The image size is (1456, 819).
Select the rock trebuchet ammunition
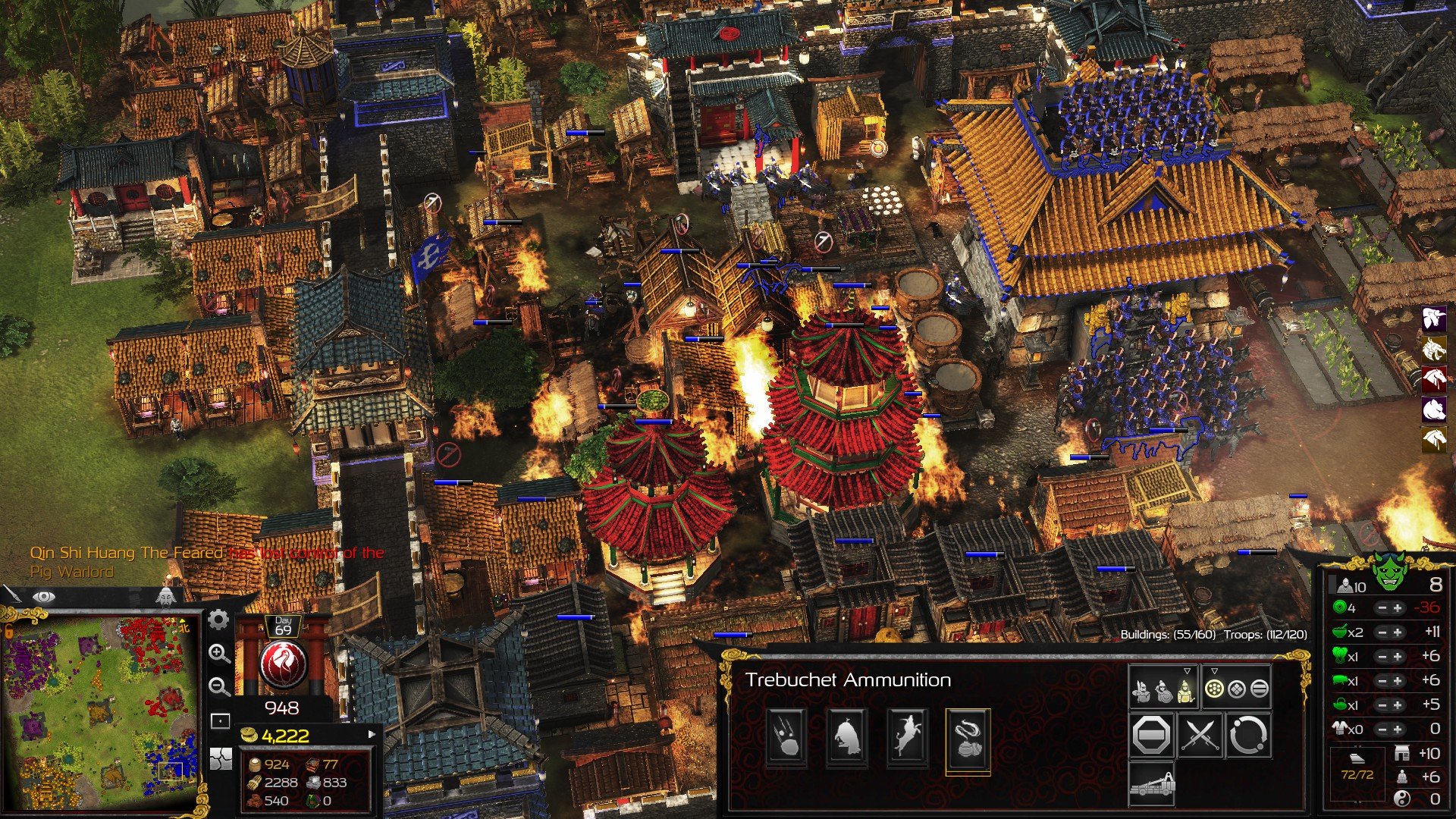786,736
